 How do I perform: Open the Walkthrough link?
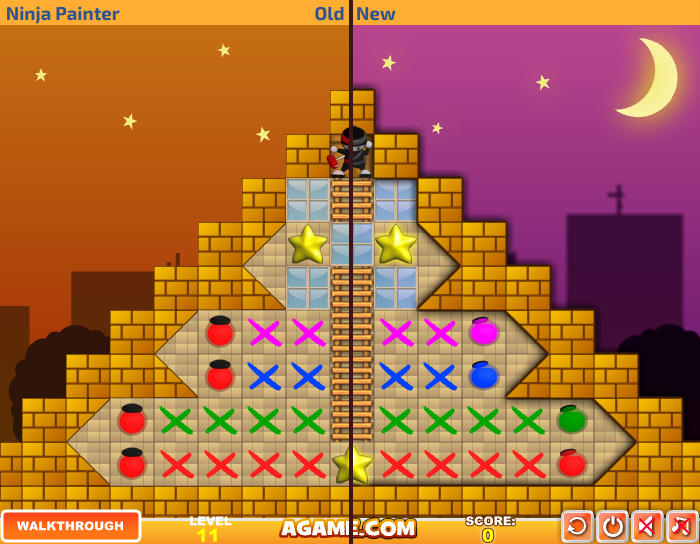[71, 526]
